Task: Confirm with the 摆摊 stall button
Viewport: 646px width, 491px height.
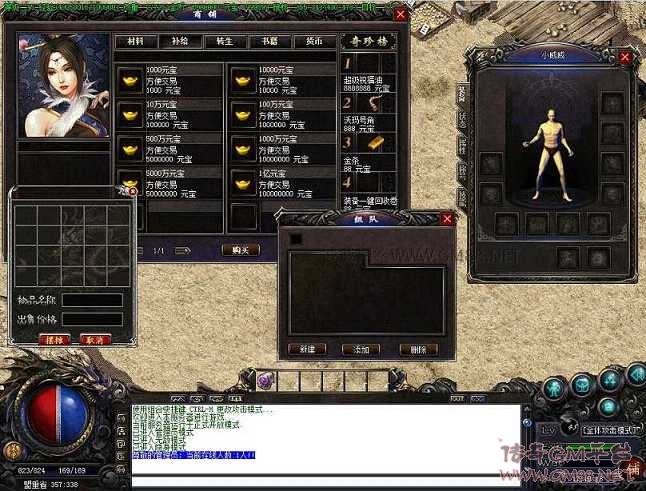Action: click(x=53, y=339)
